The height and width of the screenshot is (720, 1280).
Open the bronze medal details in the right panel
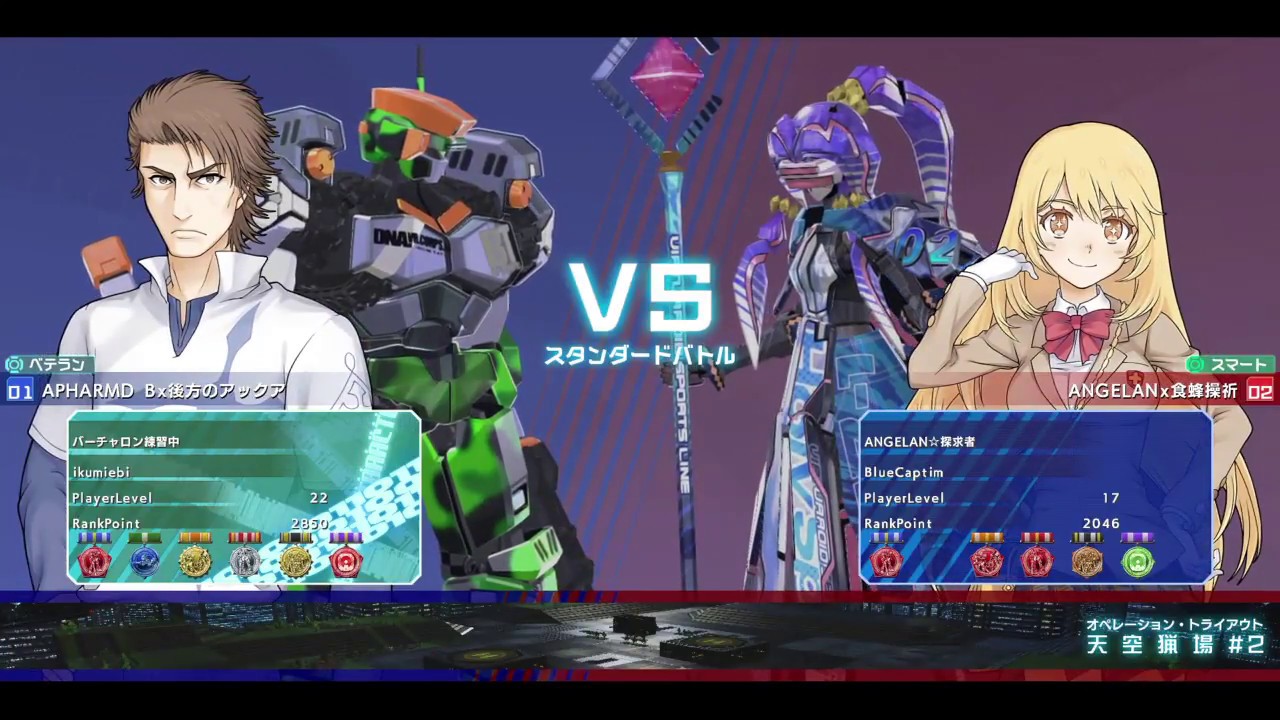coord(1088,562)
